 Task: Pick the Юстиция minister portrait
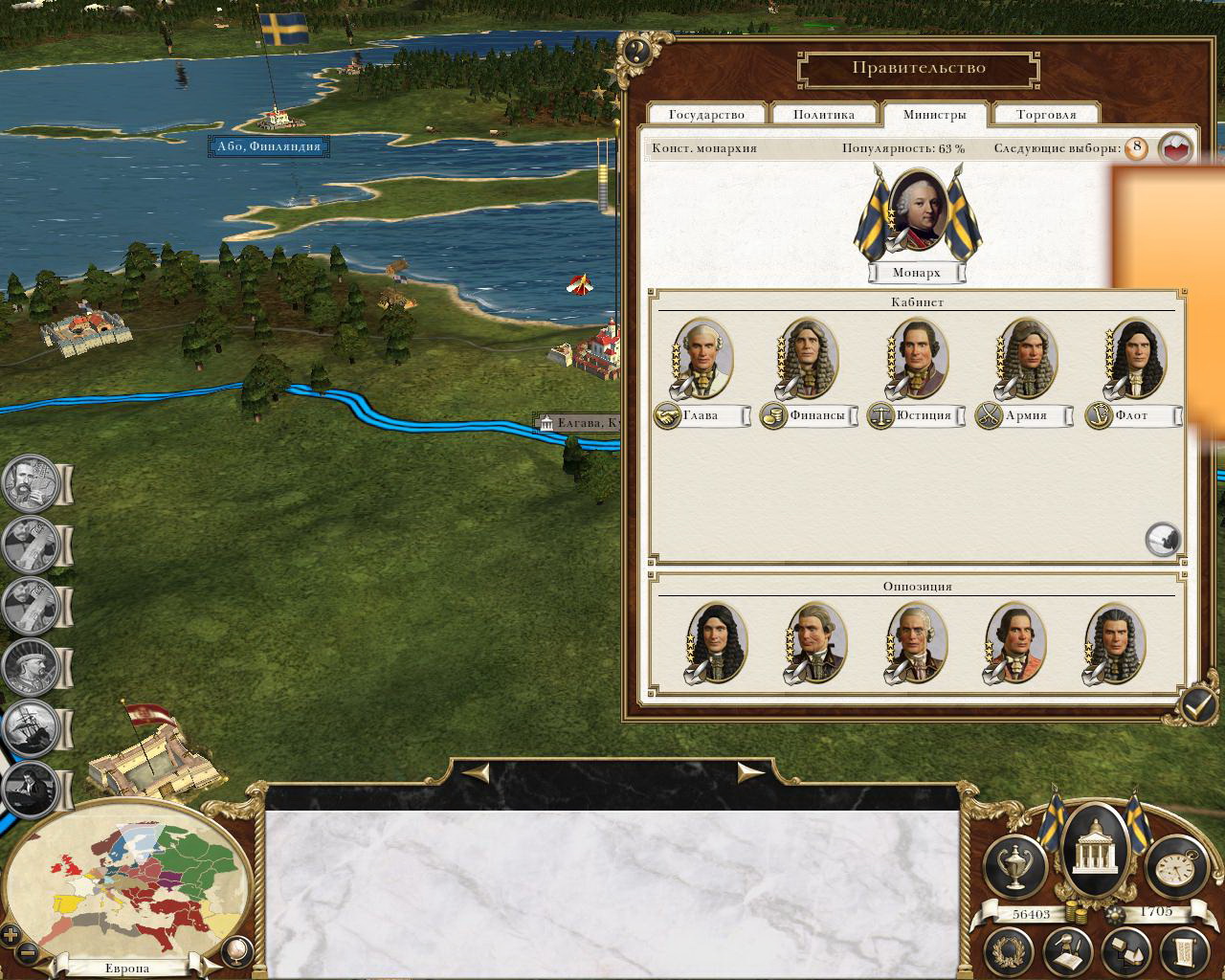pyautogui.click(x=917, y=357)
